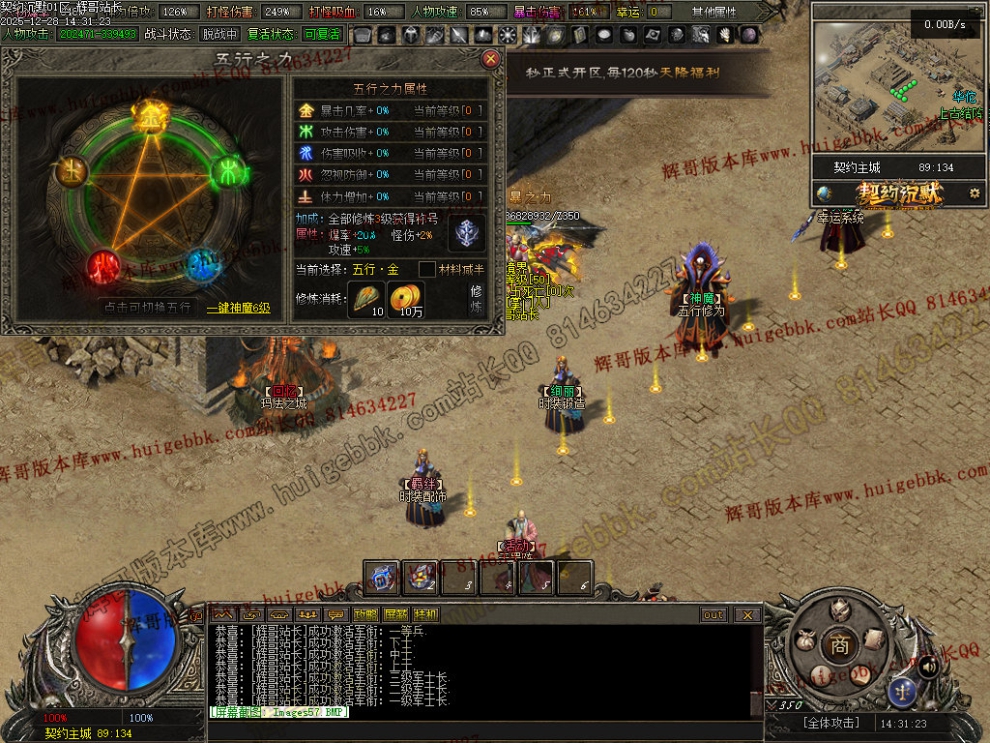Select the brown 土 element orb
This screenshot has height=743, width=990.
pos(72,172)
